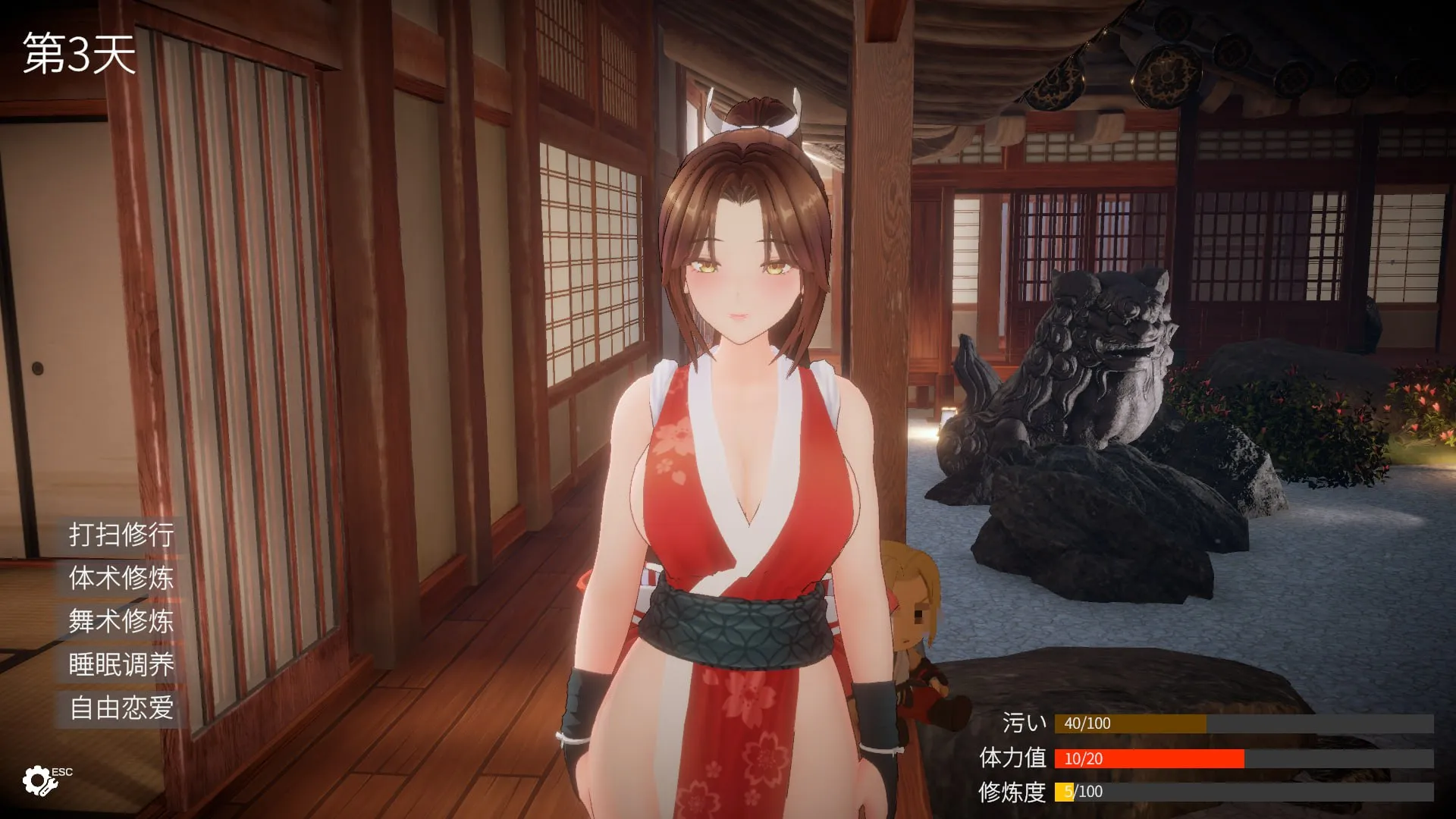Open the 自由恋爱 mode
Image resolution: width=1456 pixels, height=819 pixels.
(x=121, y=708)
